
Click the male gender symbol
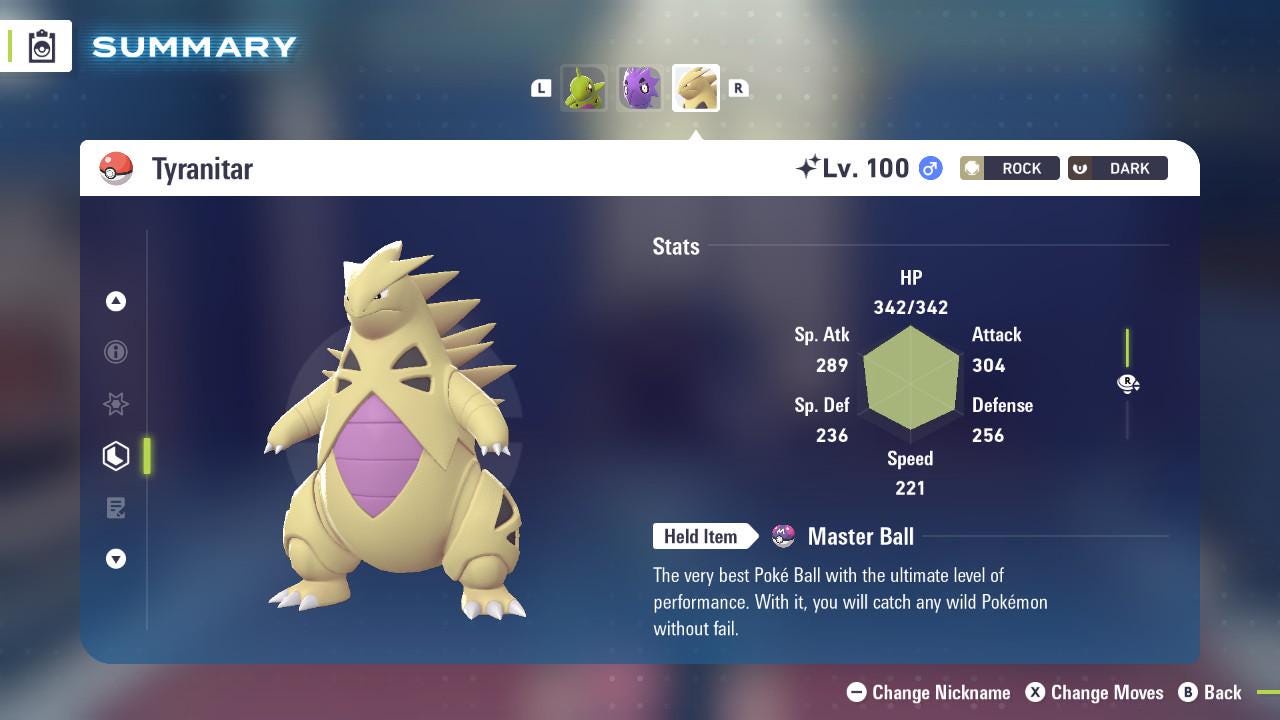coord(929,168)
